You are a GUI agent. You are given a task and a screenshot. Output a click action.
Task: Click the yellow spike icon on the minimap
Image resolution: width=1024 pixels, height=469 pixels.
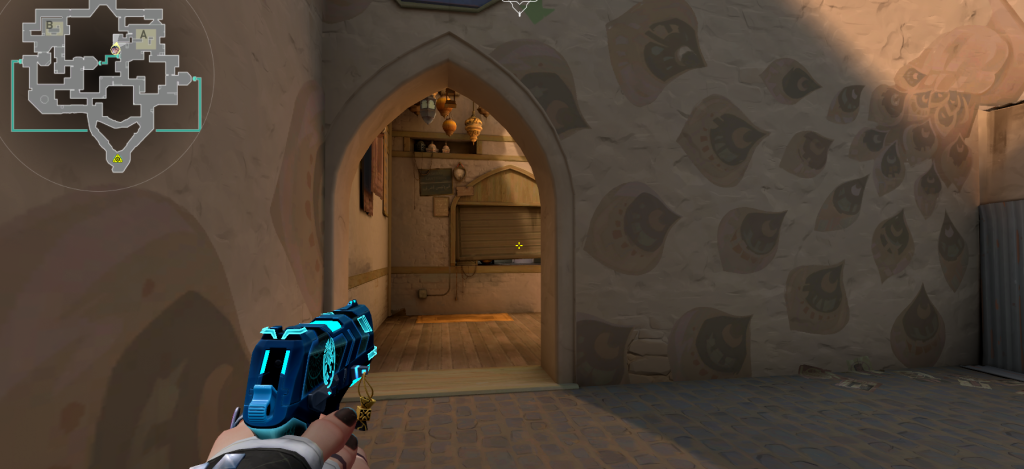pos(118,158)
